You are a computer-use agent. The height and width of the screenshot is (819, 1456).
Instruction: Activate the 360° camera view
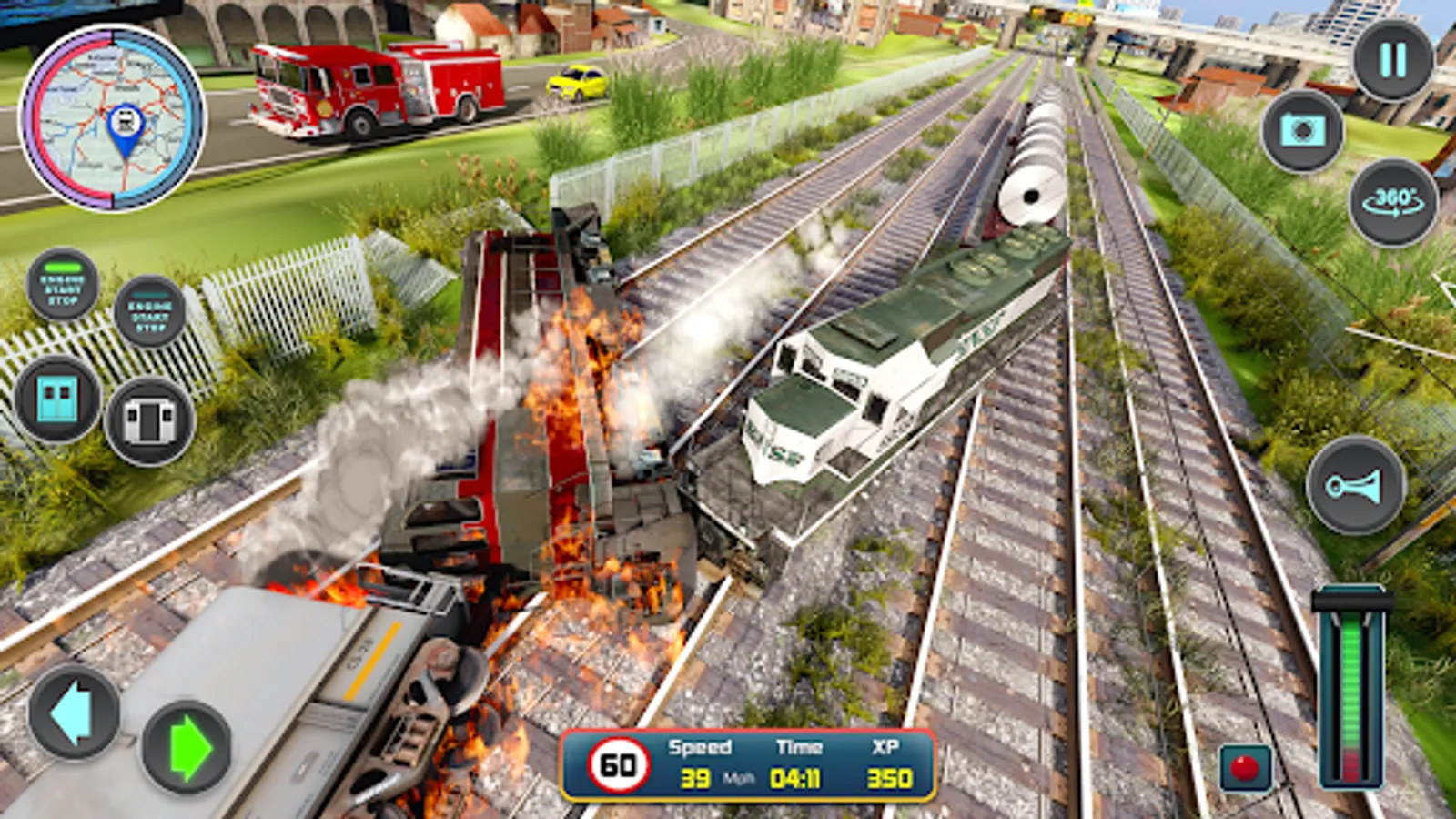click(x=1392, y=202)
